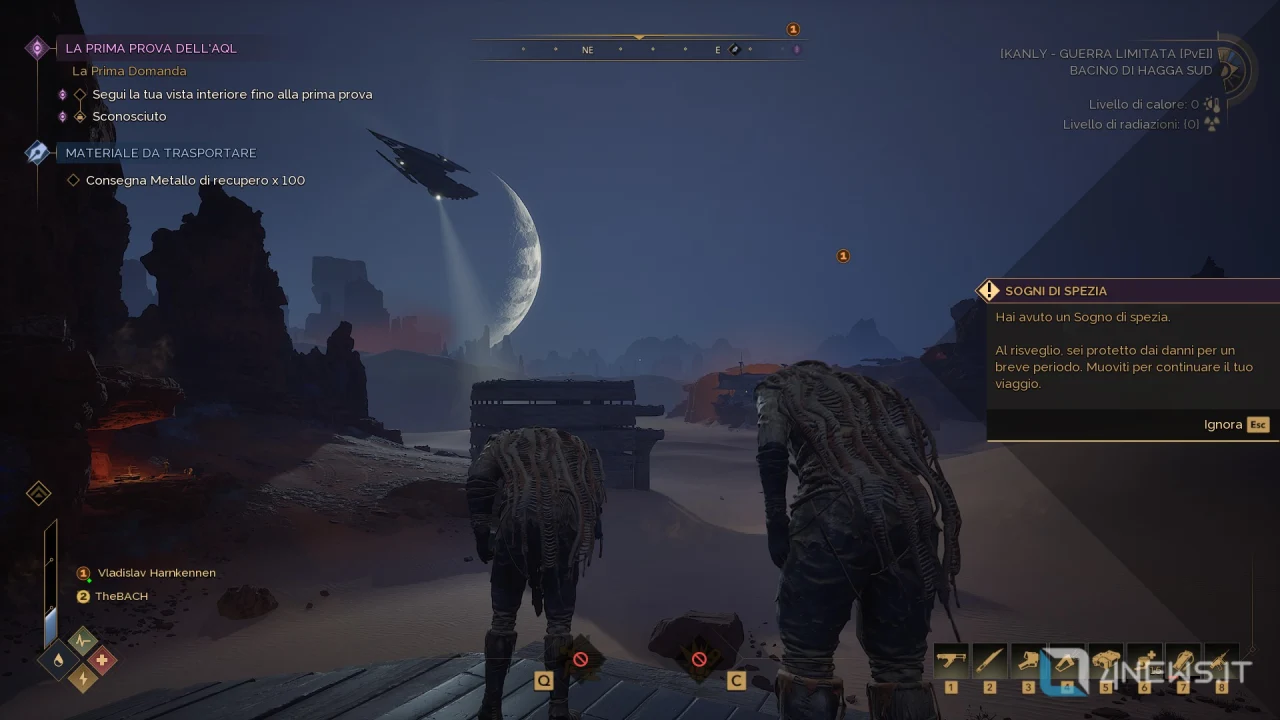Select the canteen item in hotbar slot 7

click(1183, 661)
